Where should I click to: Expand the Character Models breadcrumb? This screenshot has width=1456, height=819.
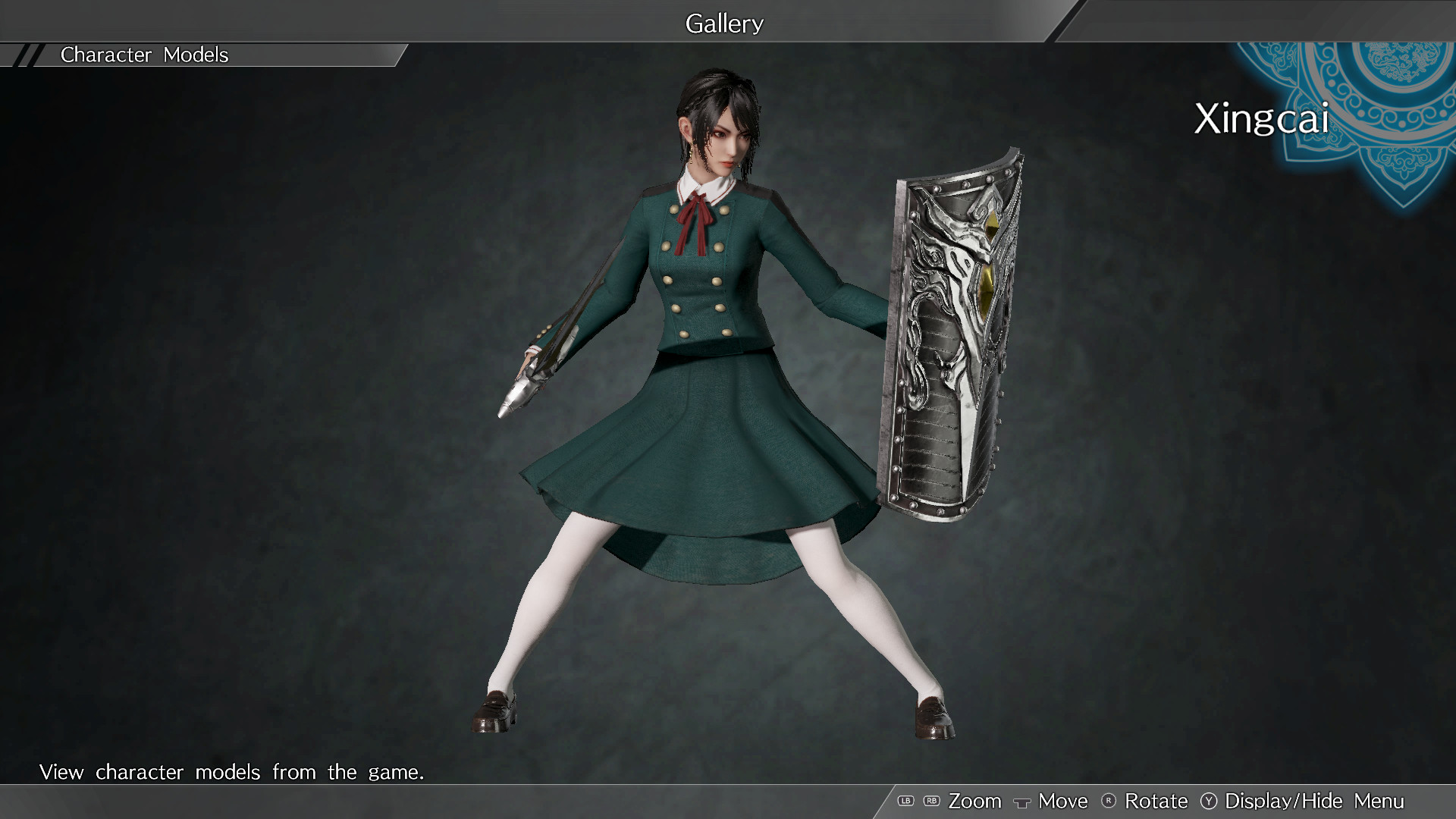click(144, 54)
